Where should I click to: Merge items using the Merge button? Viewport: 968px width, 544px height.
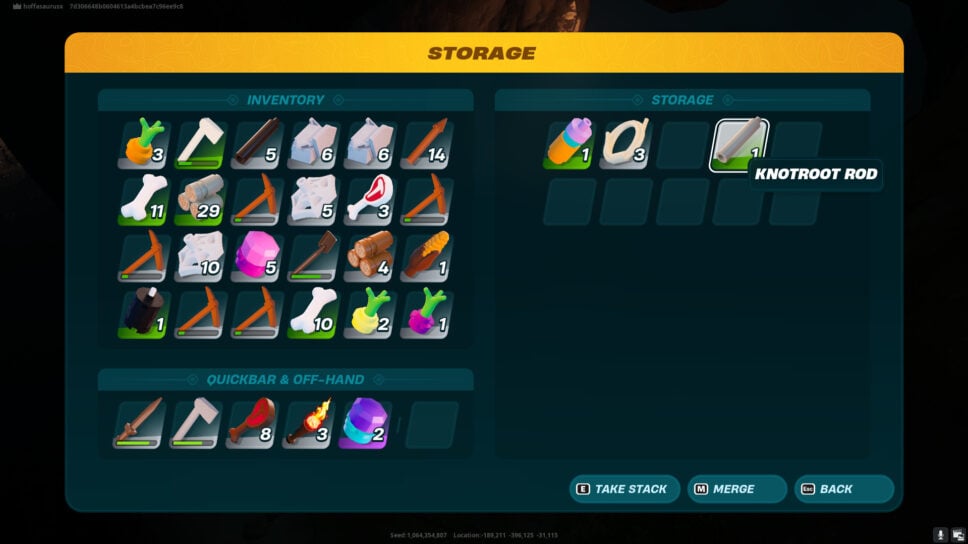738,489
